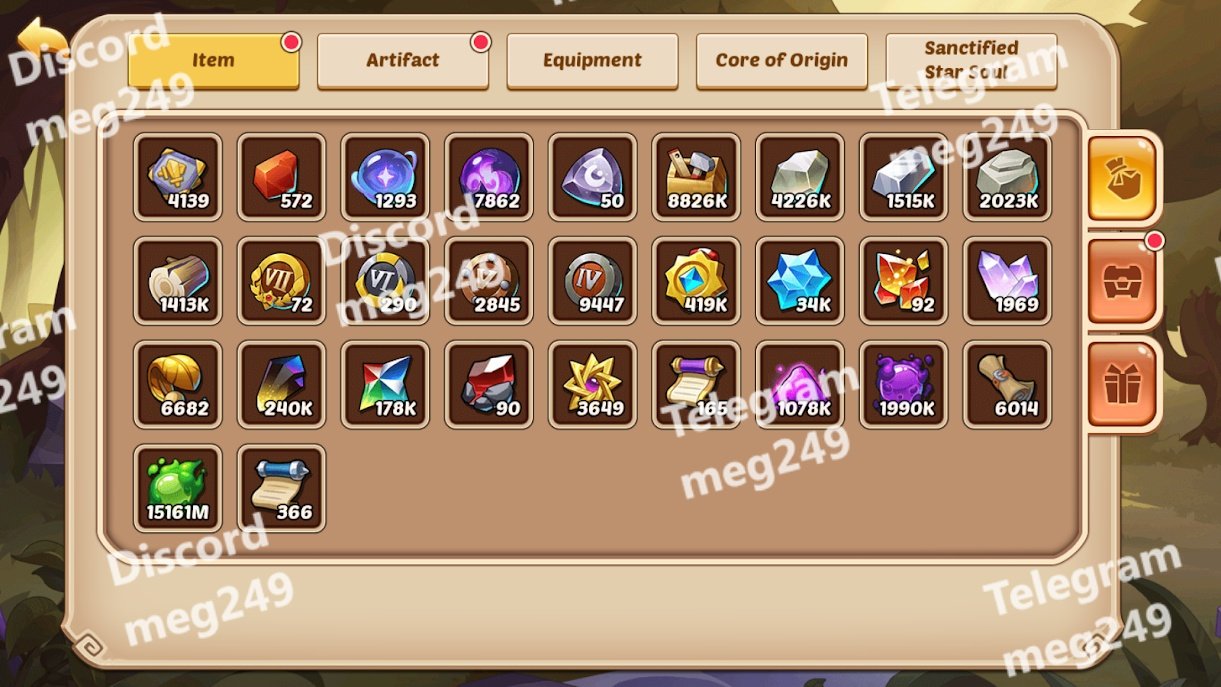The height and width of the screenshot is (687, 1221).
Task: Select the green slime item with 15161M
Action: 177,488
